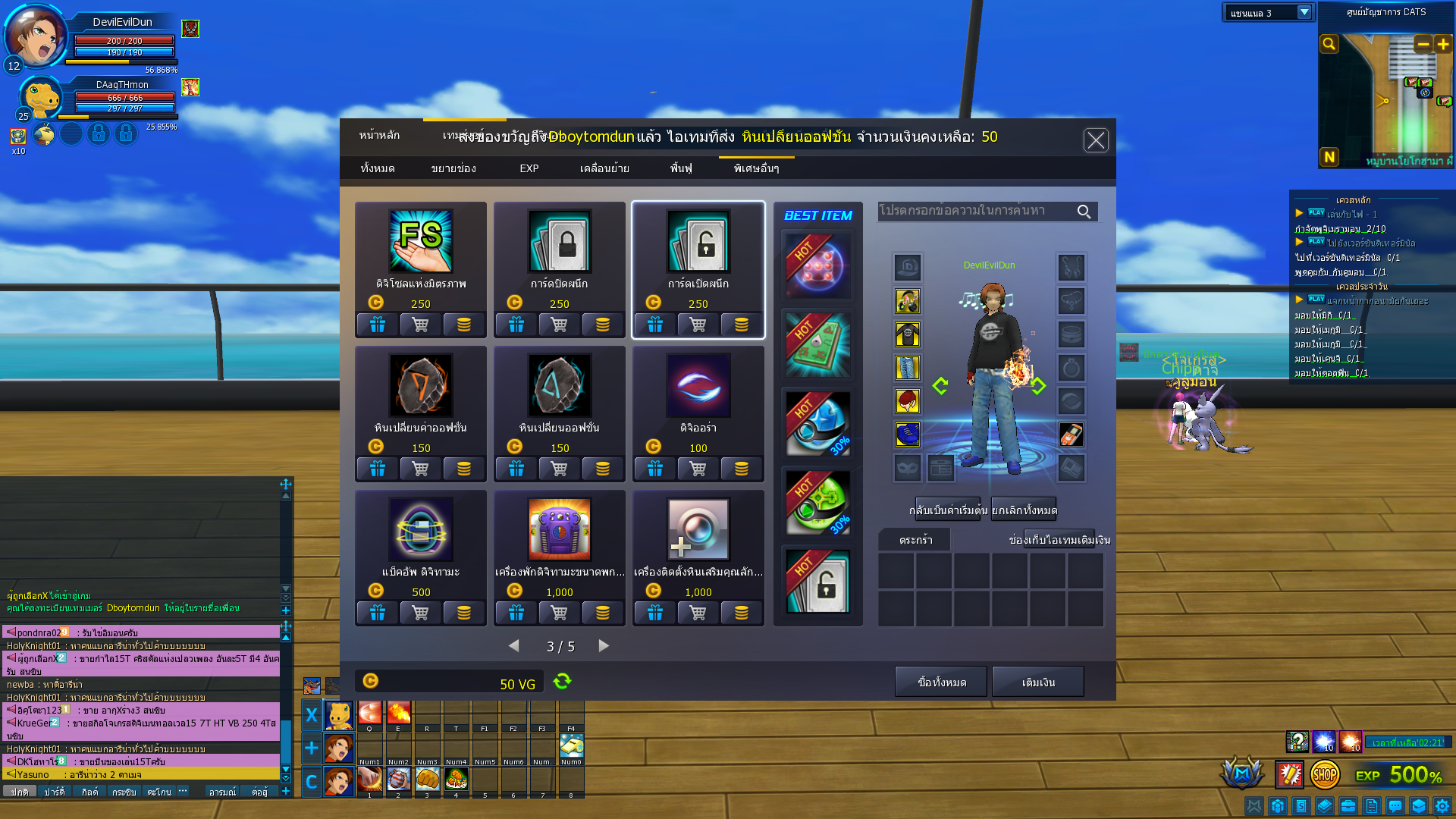Switch to the EXP shop category
This screenshot has height=819, width=1456.
529,168
